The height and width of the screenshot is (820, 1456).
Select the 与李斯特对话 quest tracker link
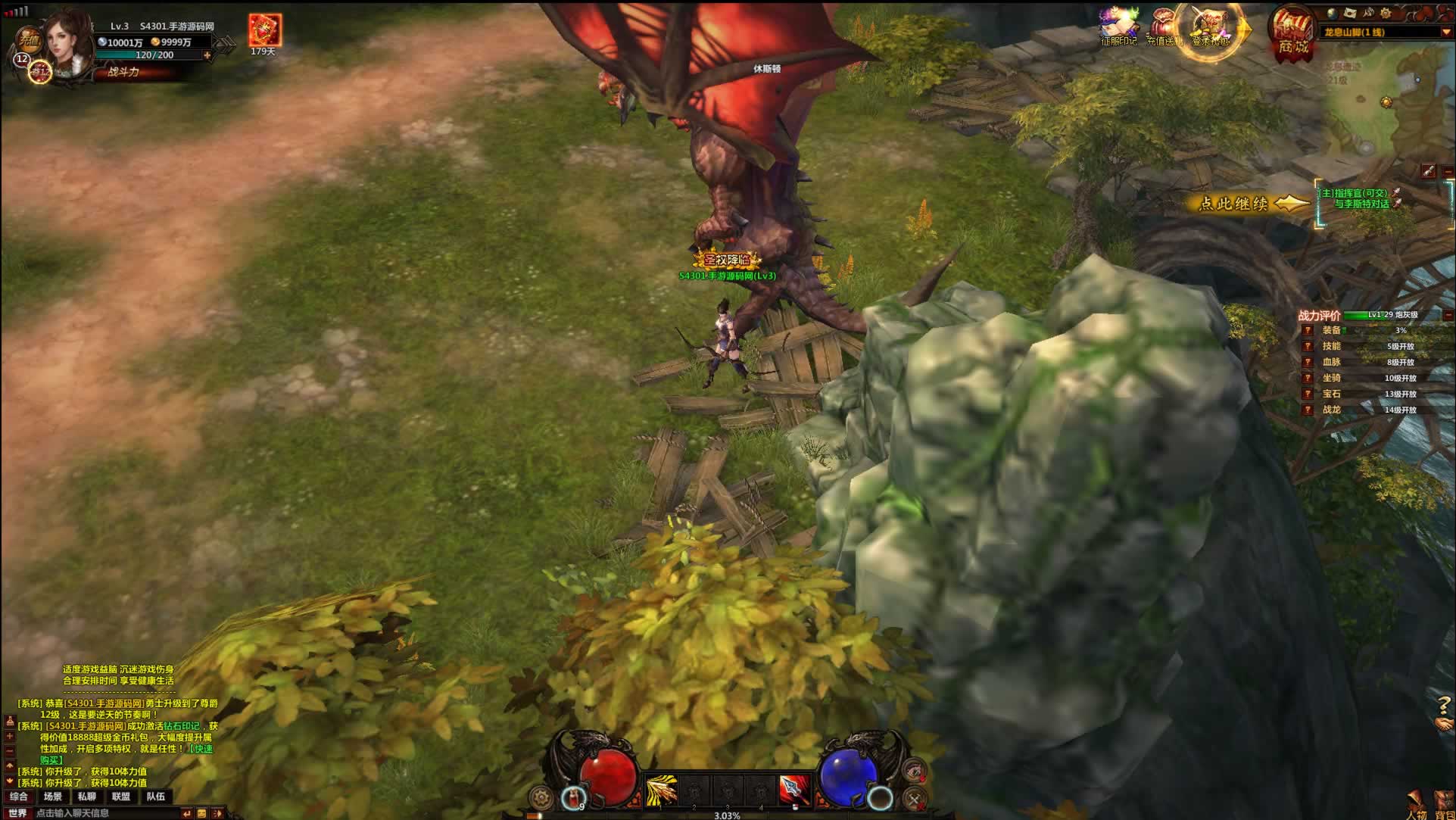pyautogui.click(x=1361, y=204)
